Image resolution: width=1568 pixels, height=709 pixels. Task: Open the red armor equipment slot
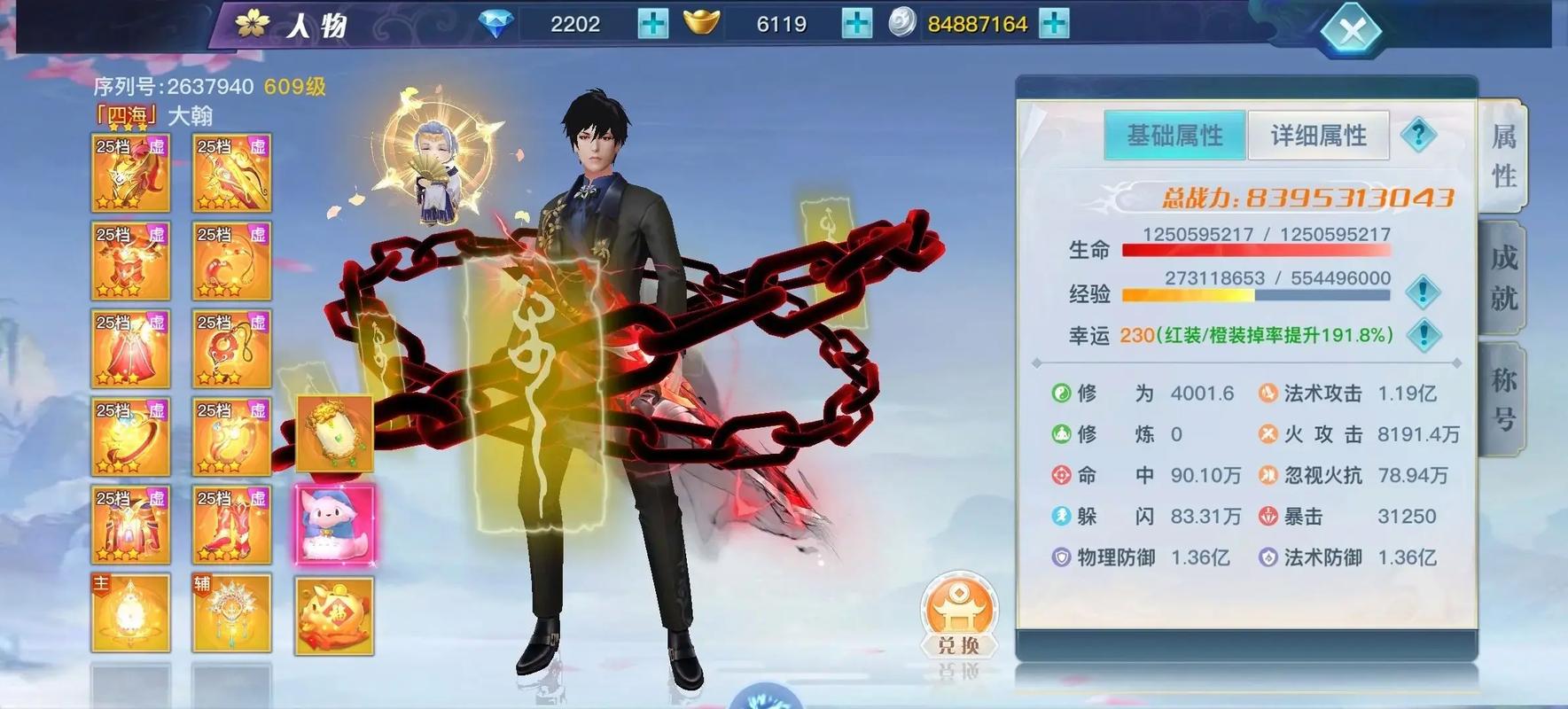coord(130,261)
